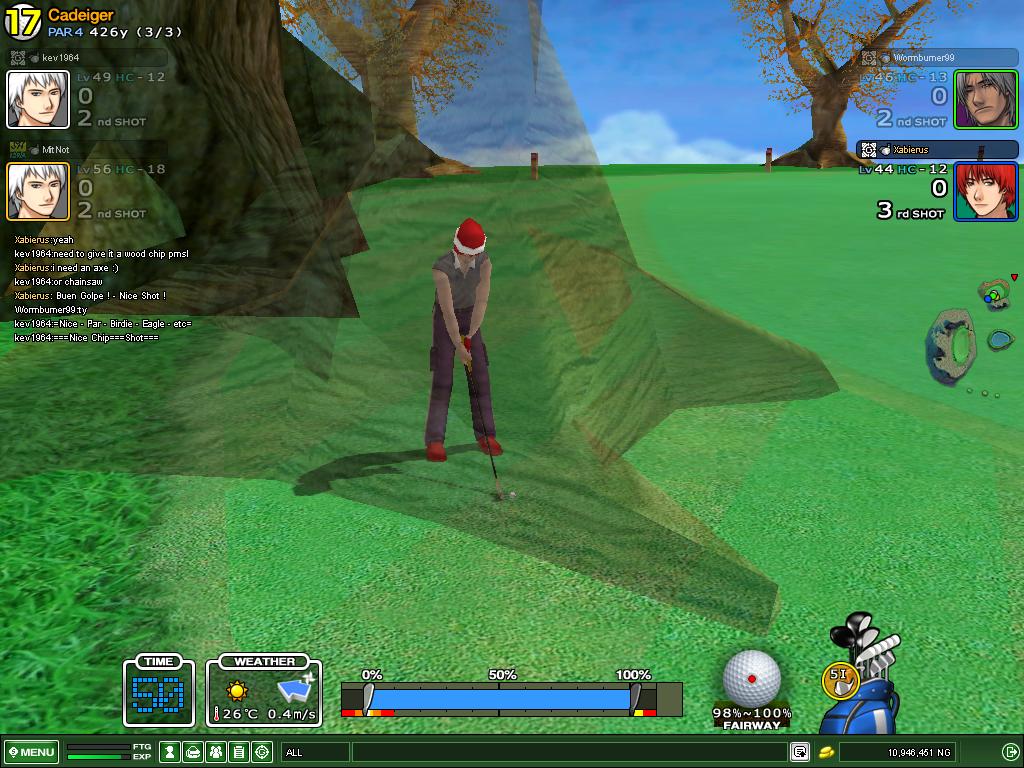This screenshot has height=768, width=1024.
Task: Select kev1964's player portrait
Action: pos(38,100)
